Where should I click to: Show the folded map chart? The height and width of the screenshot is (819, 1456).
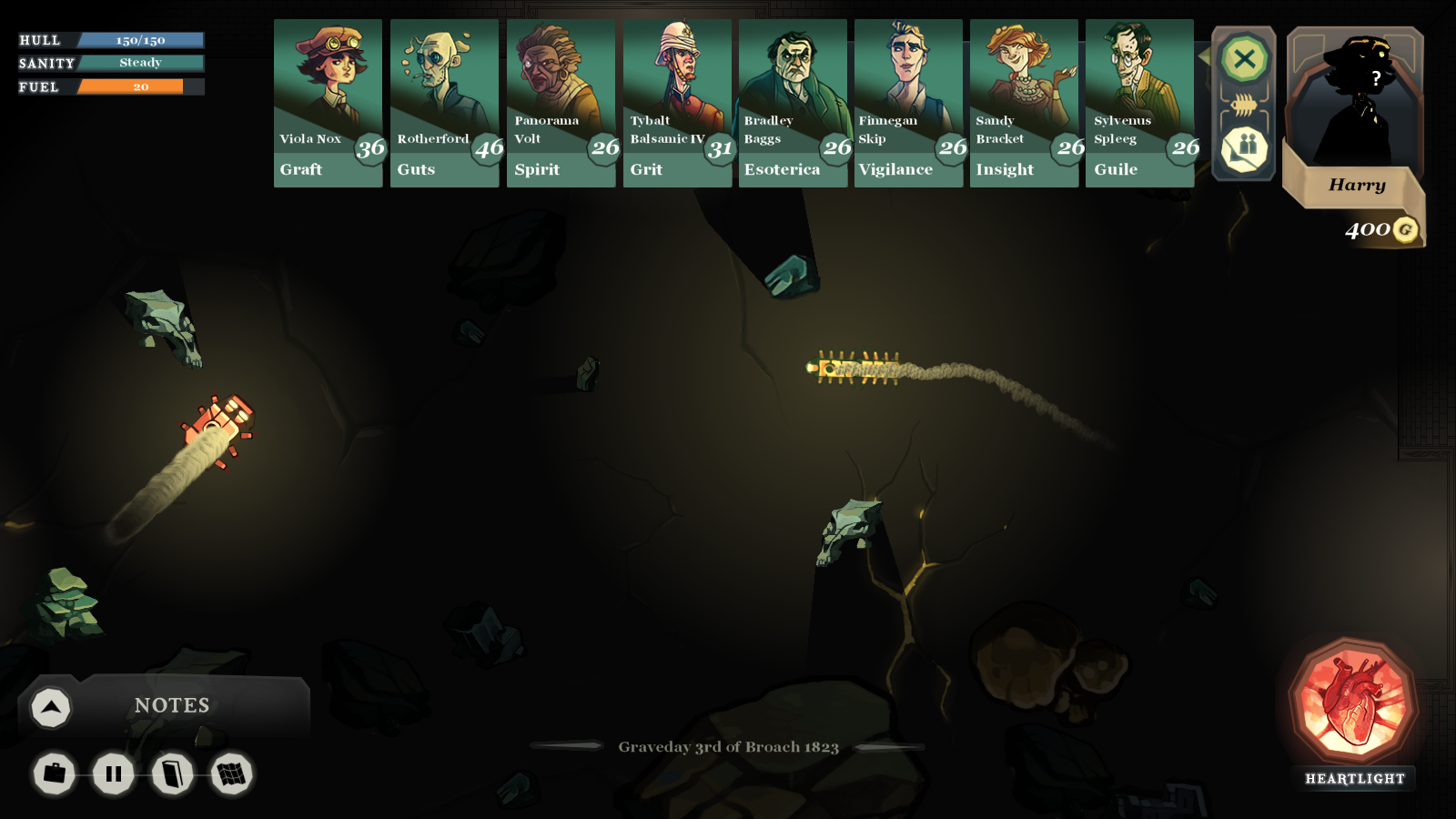pyautogui.click(x=232, y=774)
